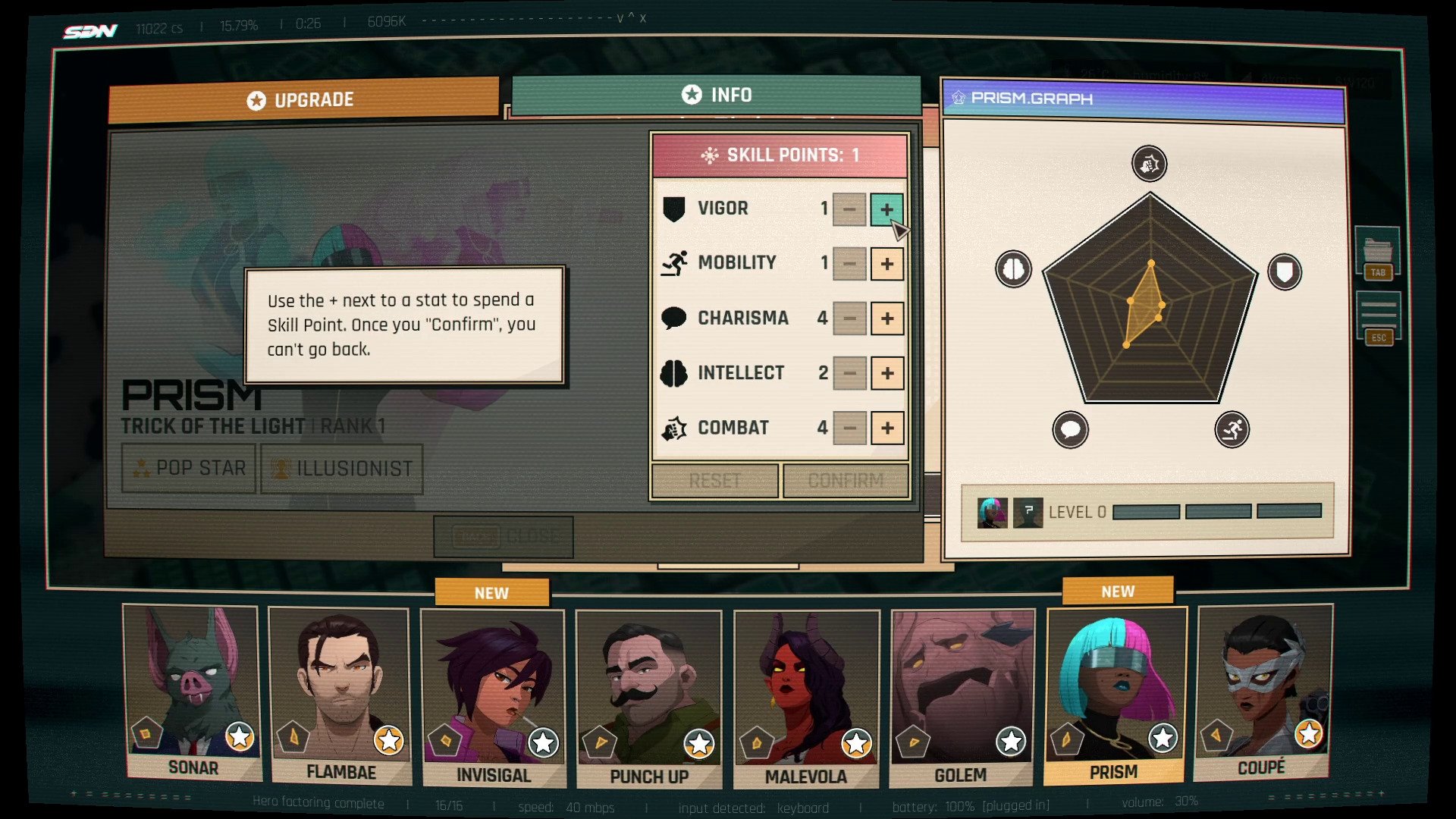This screenshot has width=1456, height=819.
Task: Increase Mobility with its plus button
Action: click(x=886, y=264)
